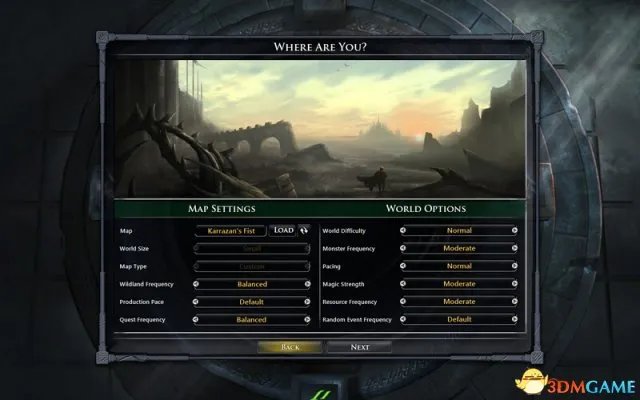The image size is (640, 400).
Task: Select the Karrazan's Fist map name field
Action: 231,230
